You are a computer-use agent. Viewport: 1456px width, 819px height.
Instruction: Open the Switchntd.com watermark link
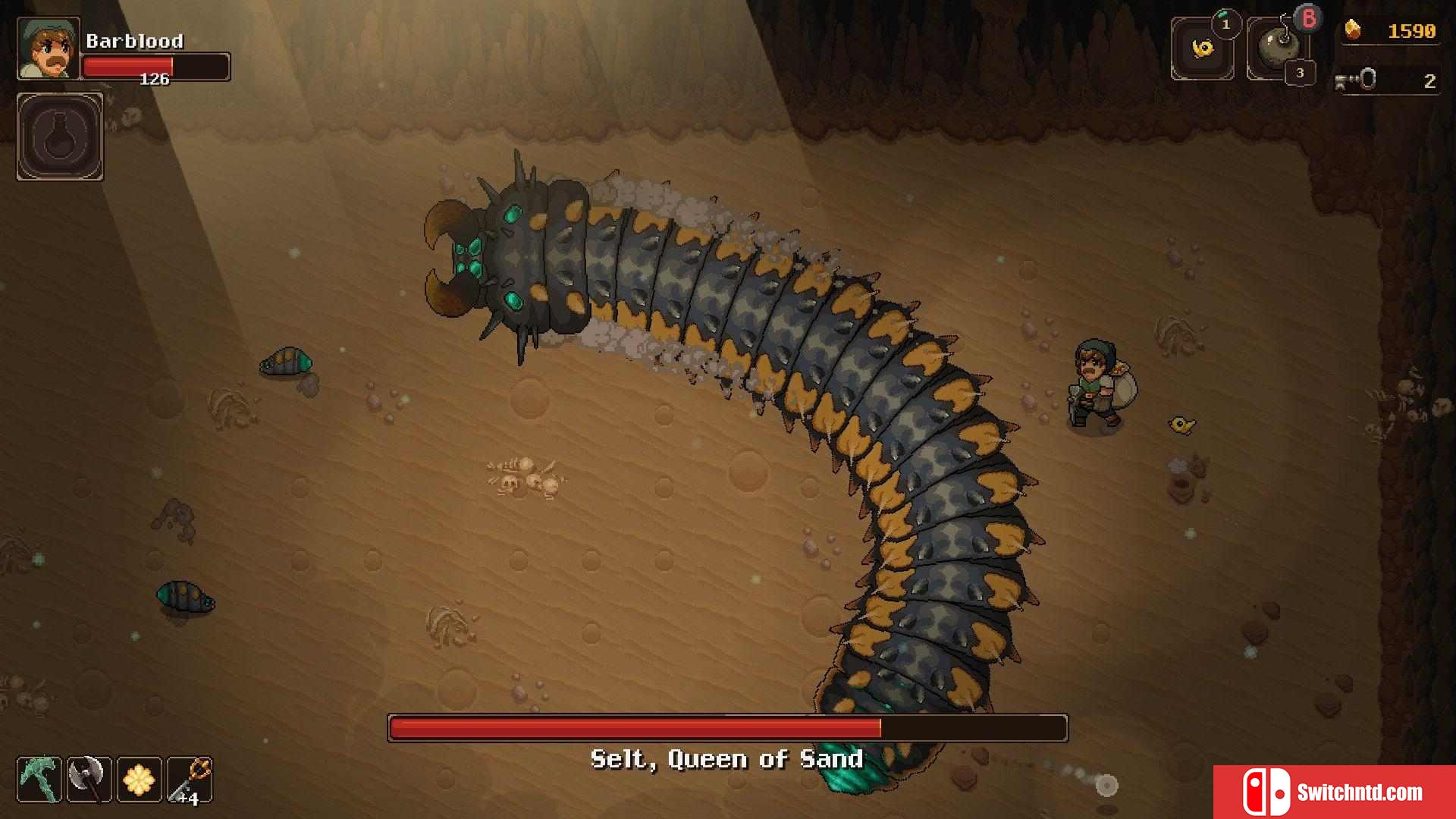(x=1335, y=792)
